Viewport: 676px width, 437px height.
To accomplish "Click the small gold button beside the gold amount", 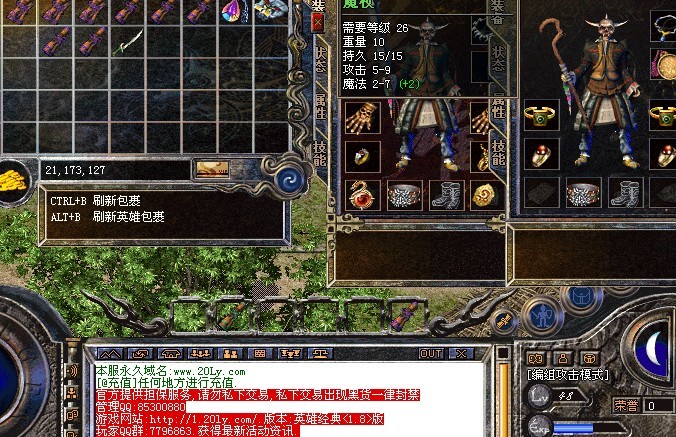I will 214,170.
